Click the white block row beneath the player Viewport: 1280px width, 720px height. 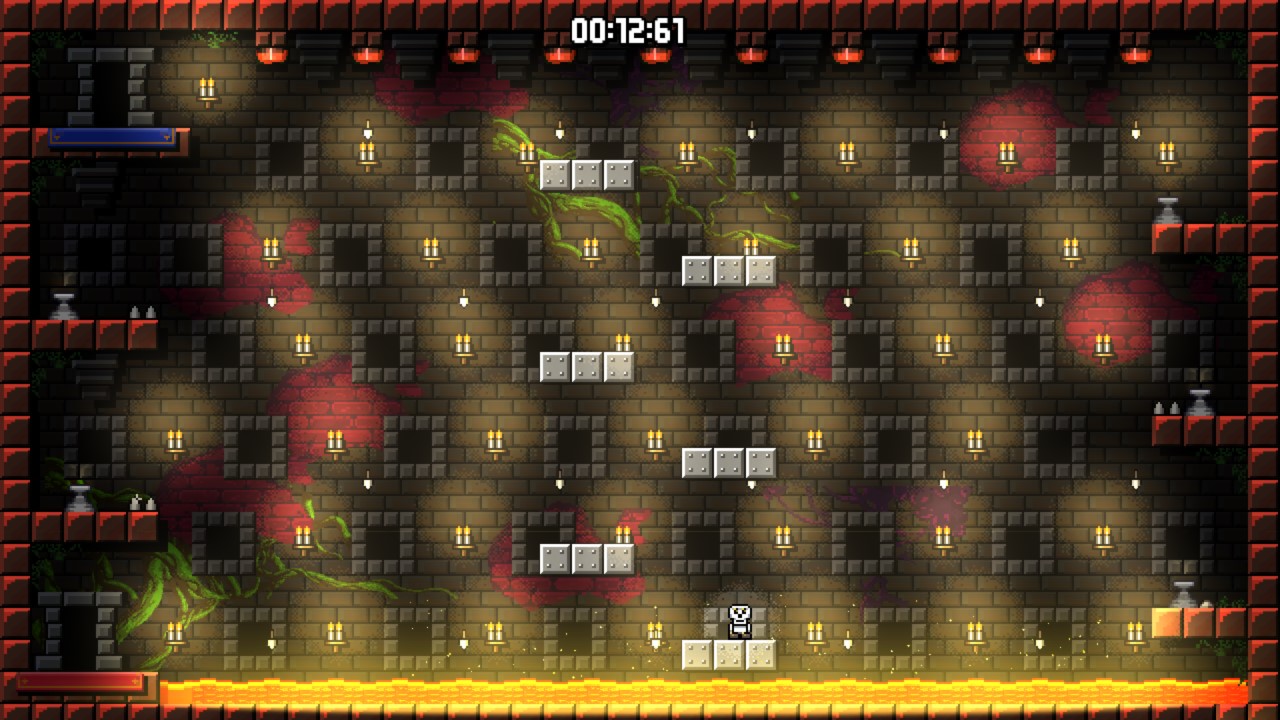click(x=727, y=655)
